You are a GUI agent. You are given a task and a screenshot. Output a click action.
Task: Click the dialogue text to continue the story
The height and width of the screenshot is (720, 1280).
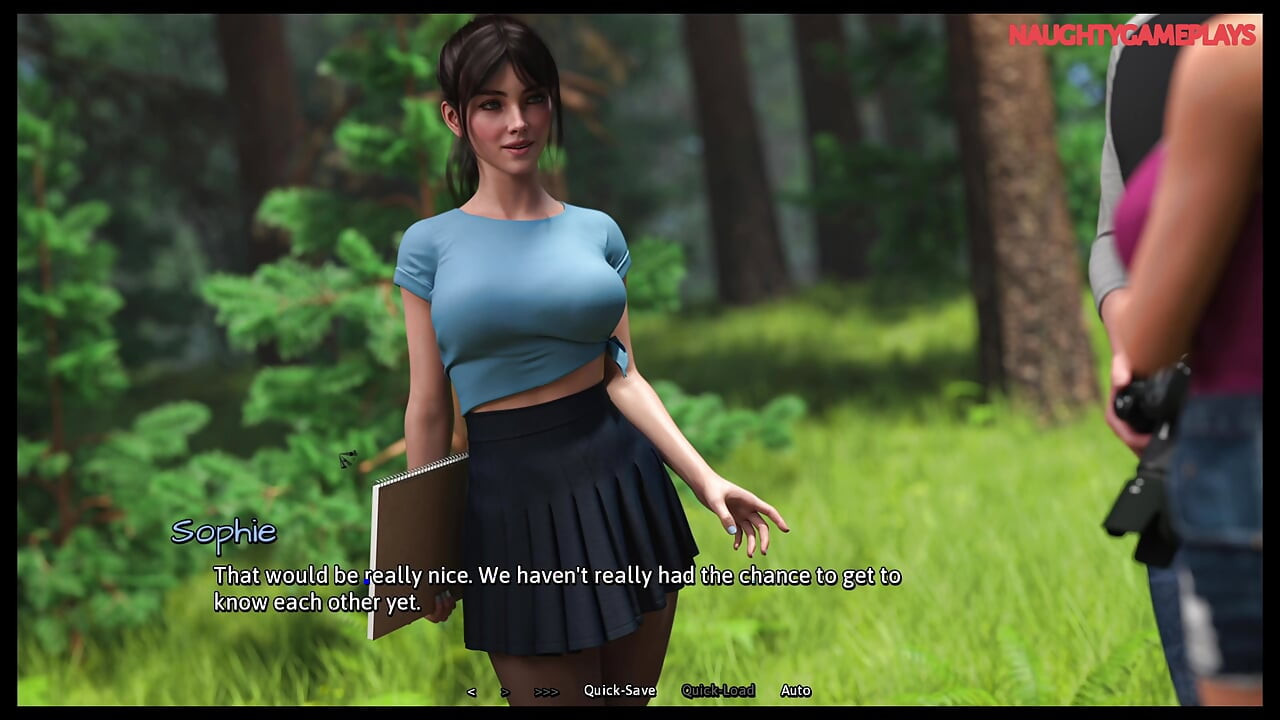pos(556,589)
